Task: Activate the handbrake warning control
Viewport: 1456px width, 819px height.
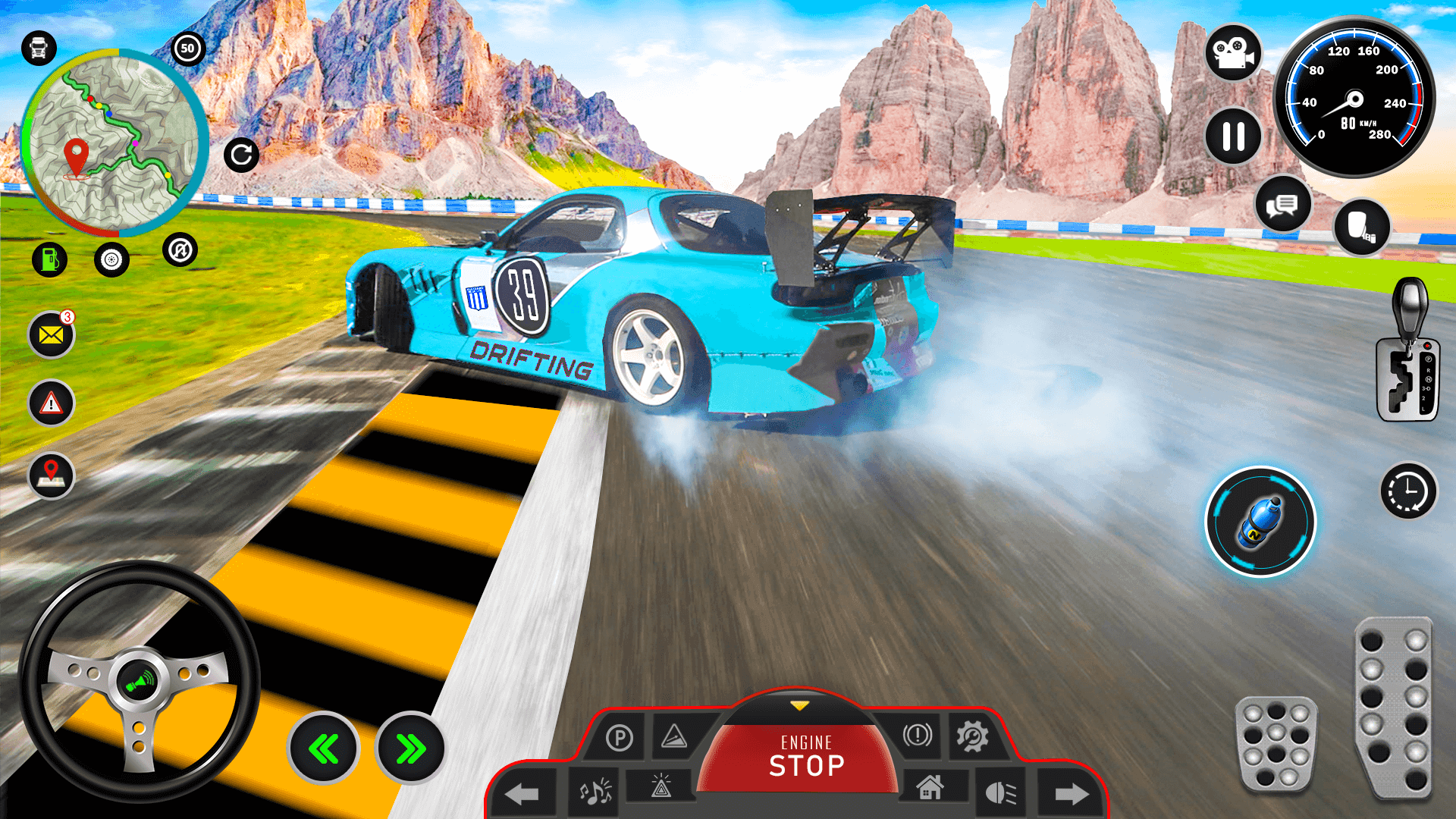Action: tap(918, 736)
